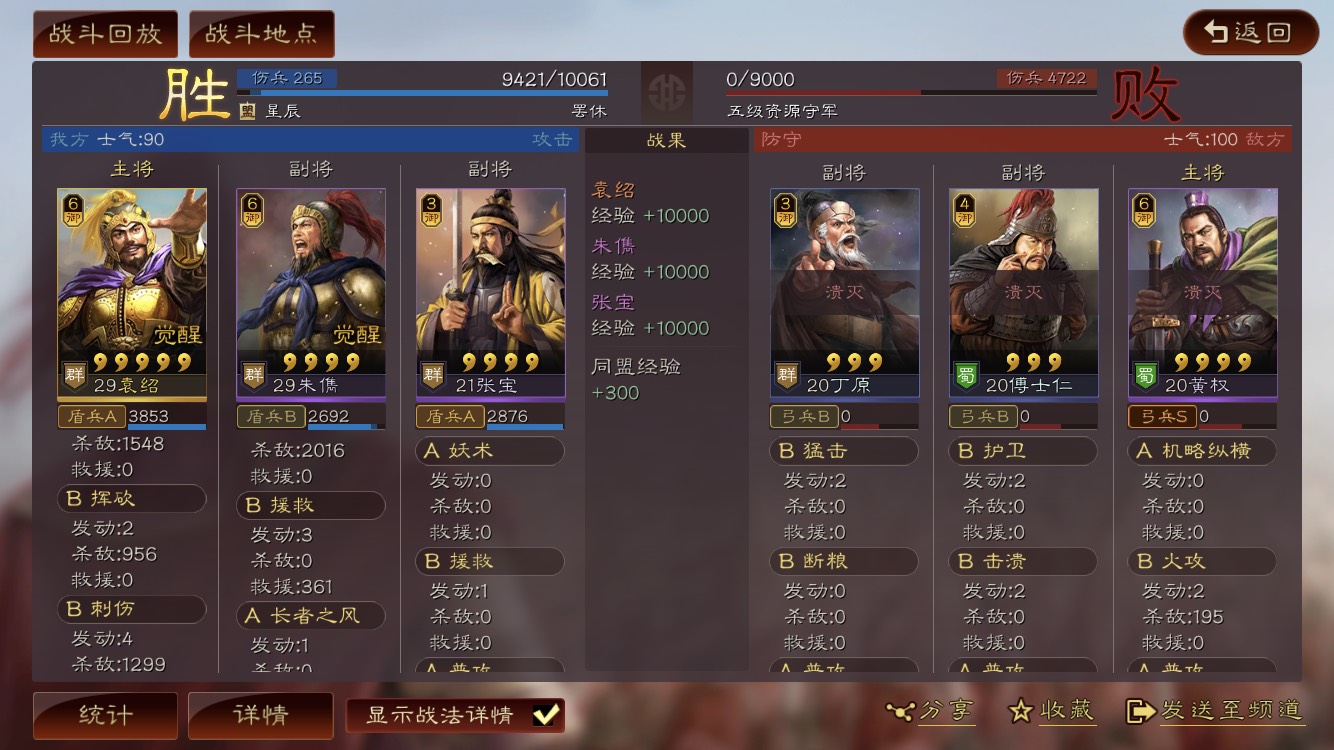Click 丁原's portrait thumbnail

click(844, 280)
